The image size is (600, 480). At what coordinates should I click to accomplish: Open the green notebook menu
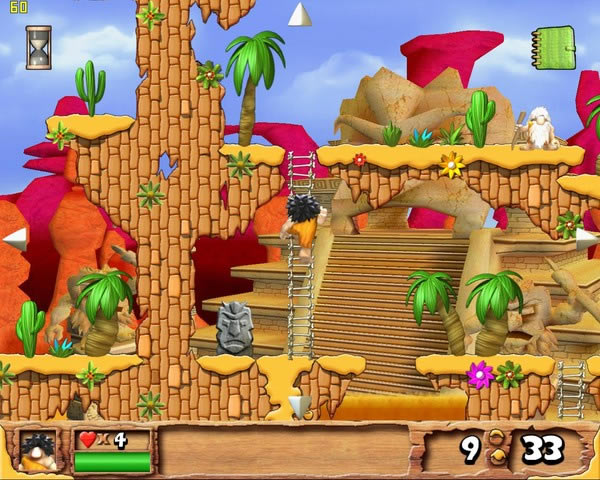[552, 47]
